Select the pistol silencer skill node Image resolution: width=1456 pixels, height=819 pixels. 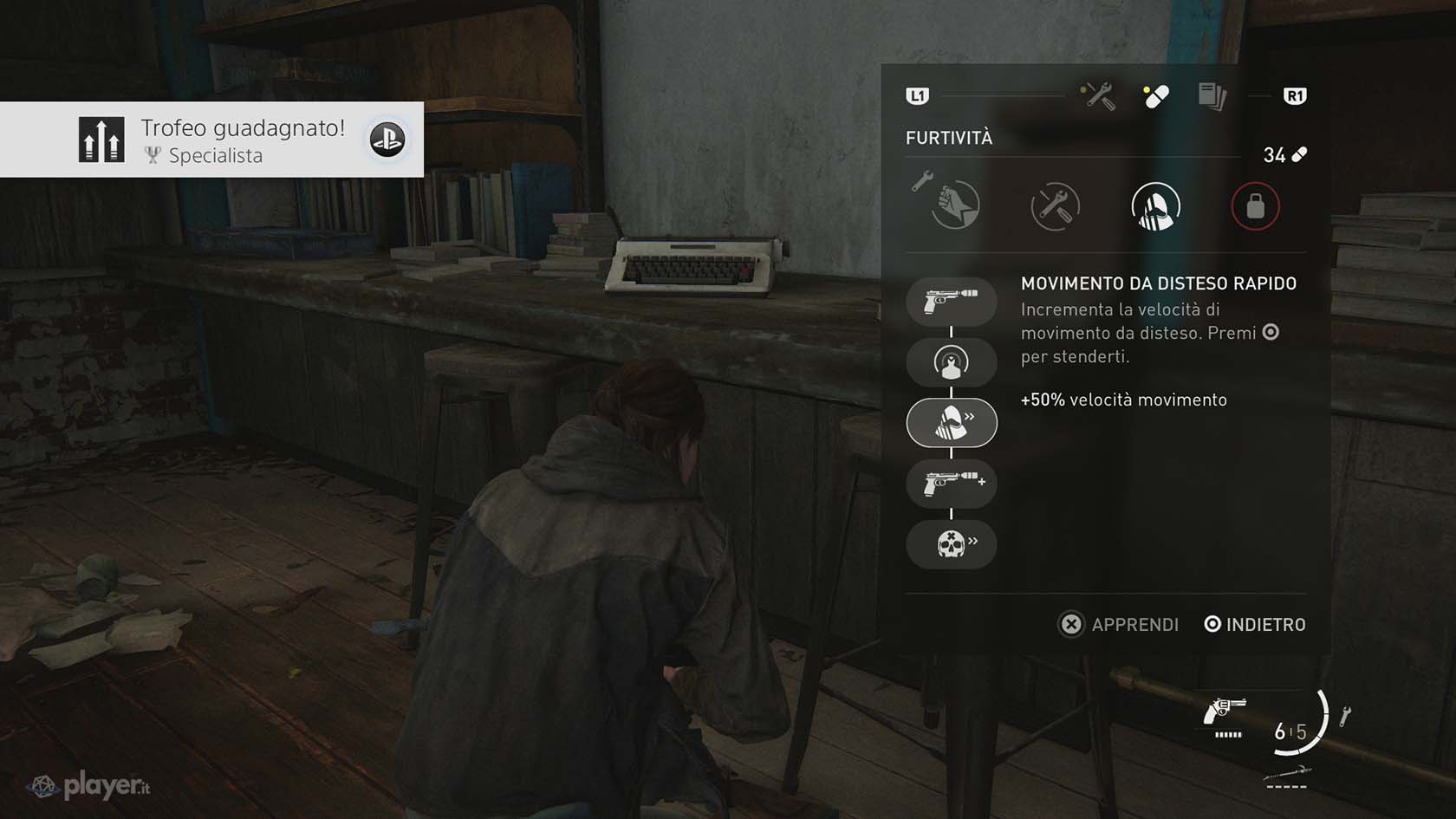click(x=952, y=302)
